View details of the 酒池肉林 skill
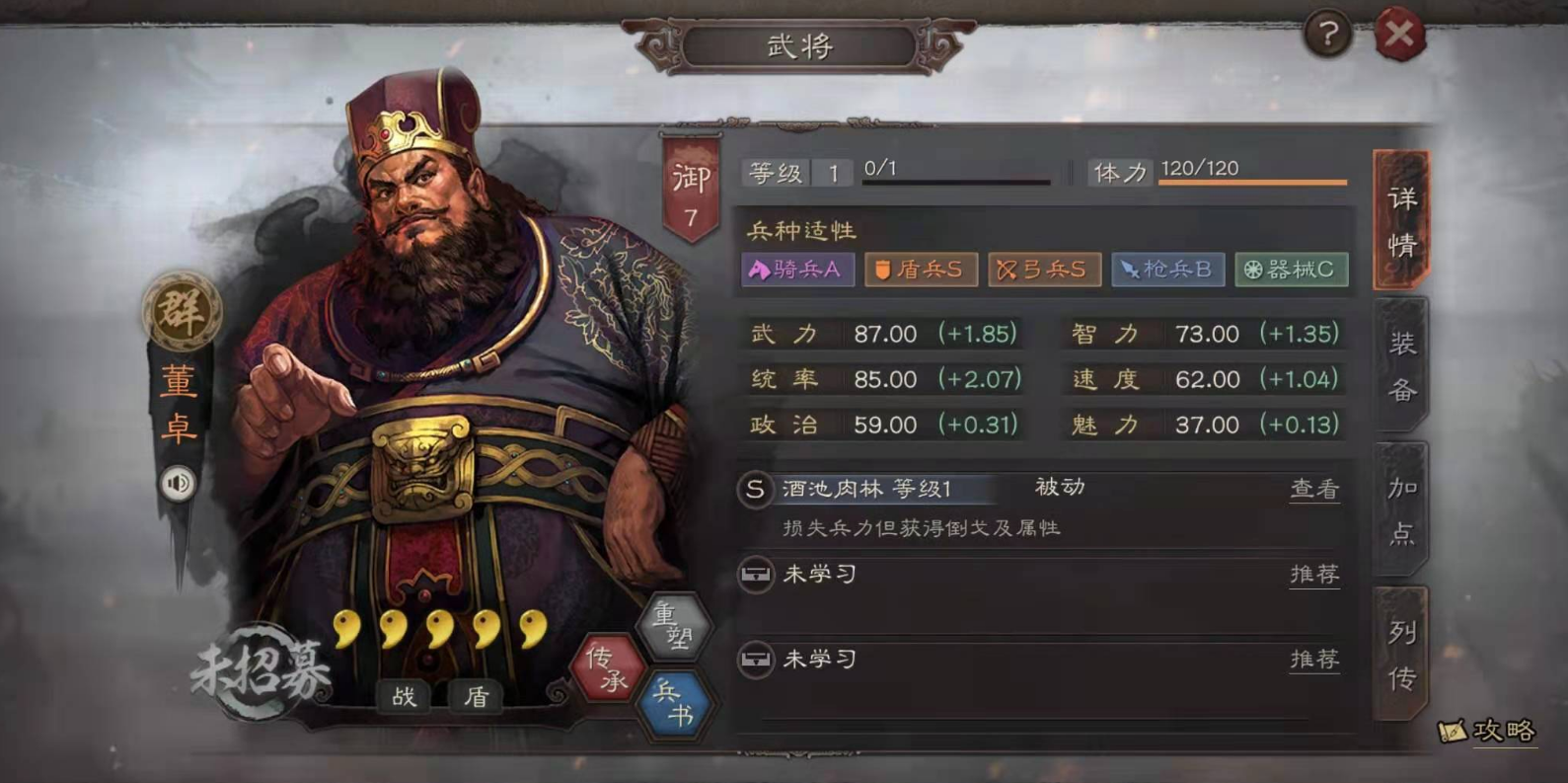 click(x=1313, y=489)
